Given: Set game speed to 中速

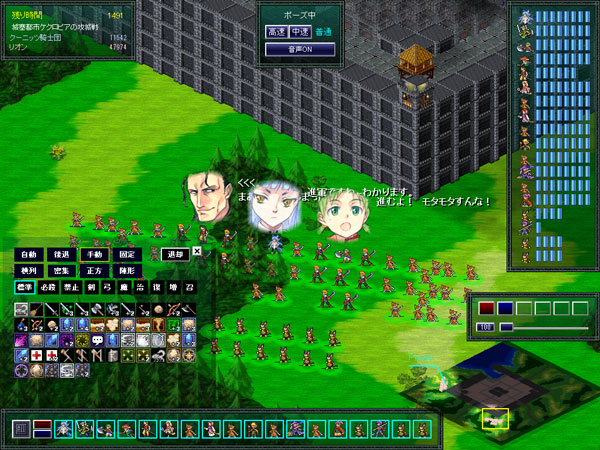Looking at the screenshot, I should 299,32.
